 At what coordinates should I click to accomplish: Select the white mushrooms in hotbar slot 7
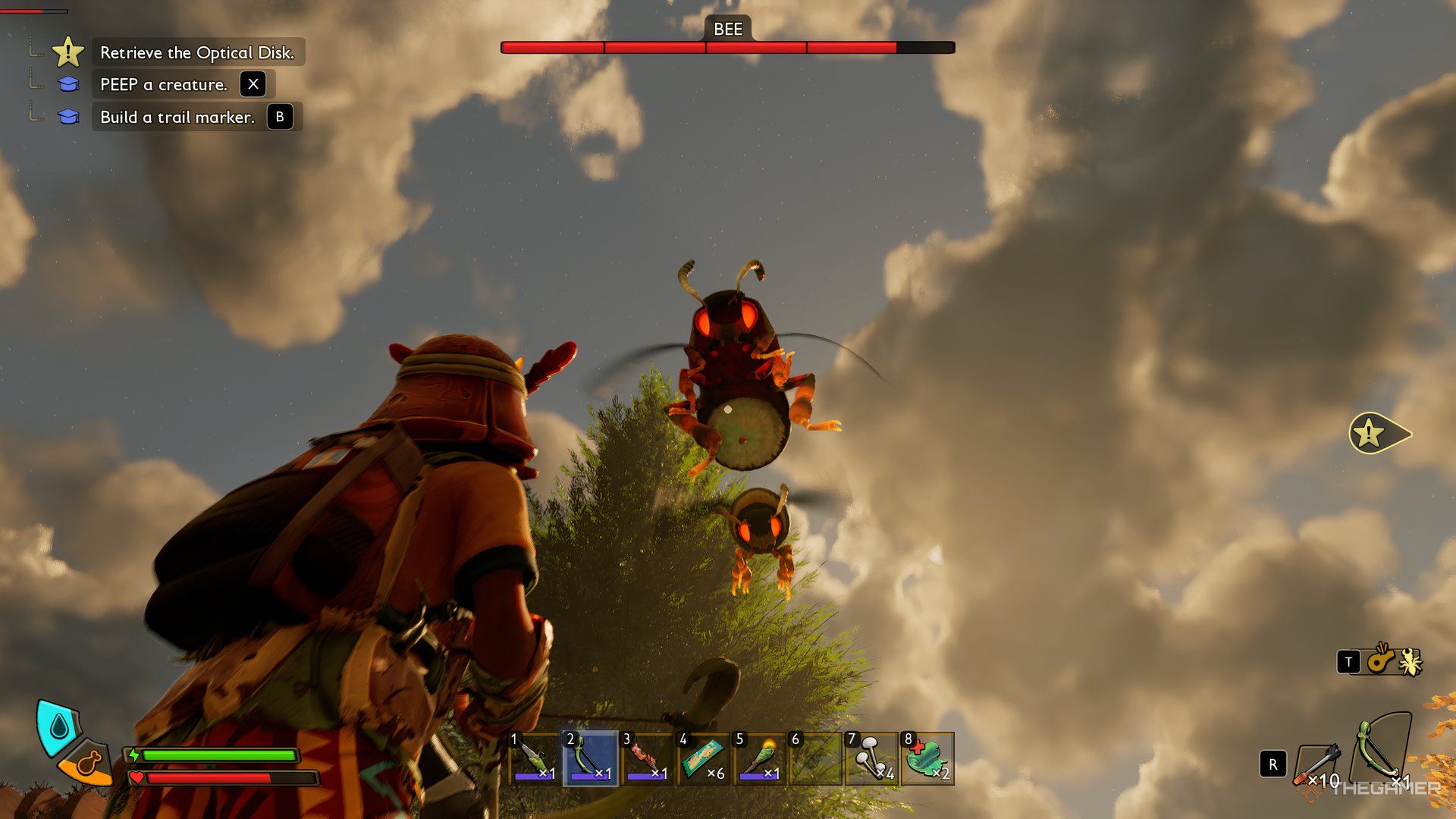tap(871, 758)
